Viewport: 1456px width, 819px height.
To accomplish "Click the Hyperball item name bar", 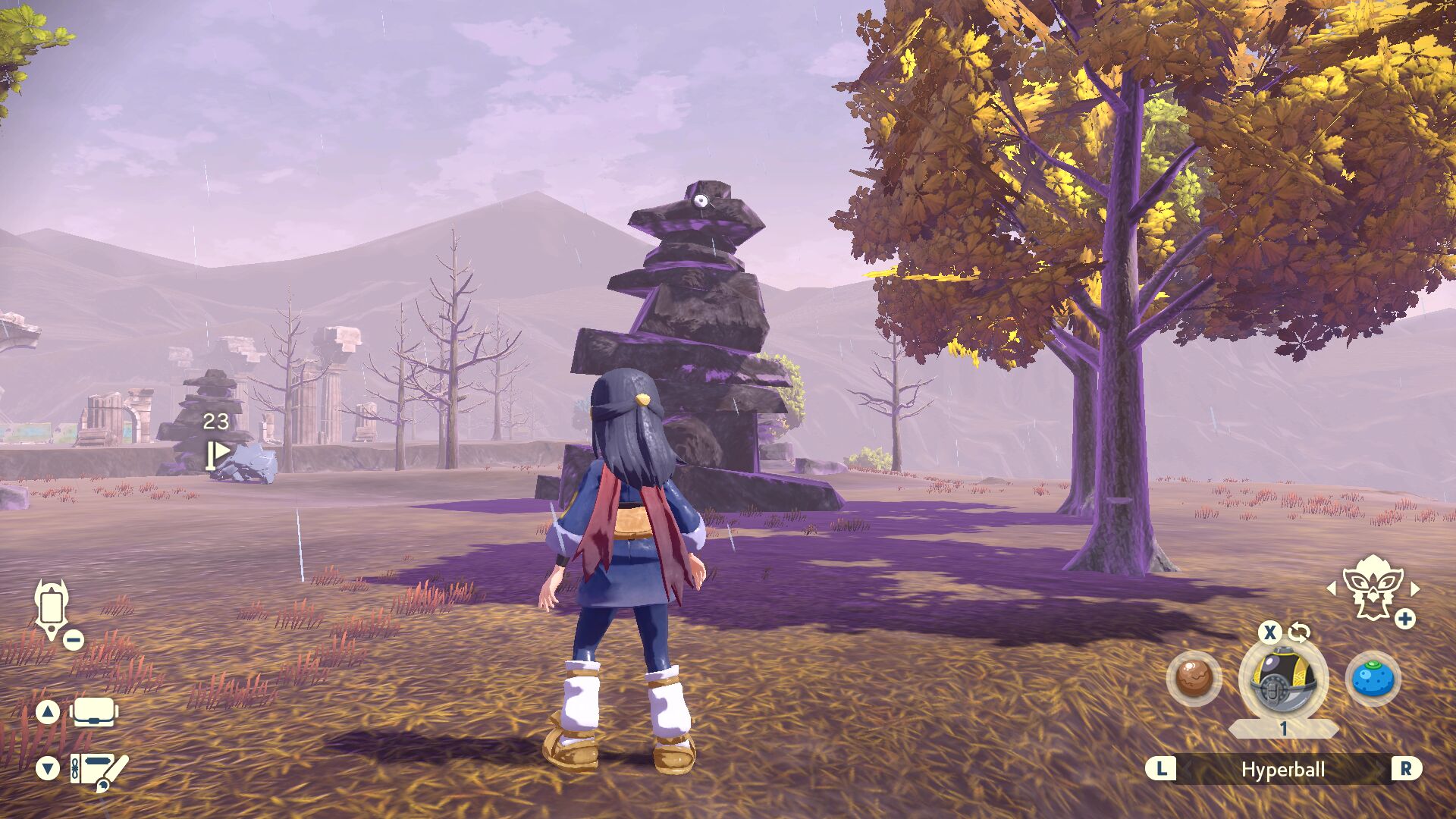I will pos(1282,770).
